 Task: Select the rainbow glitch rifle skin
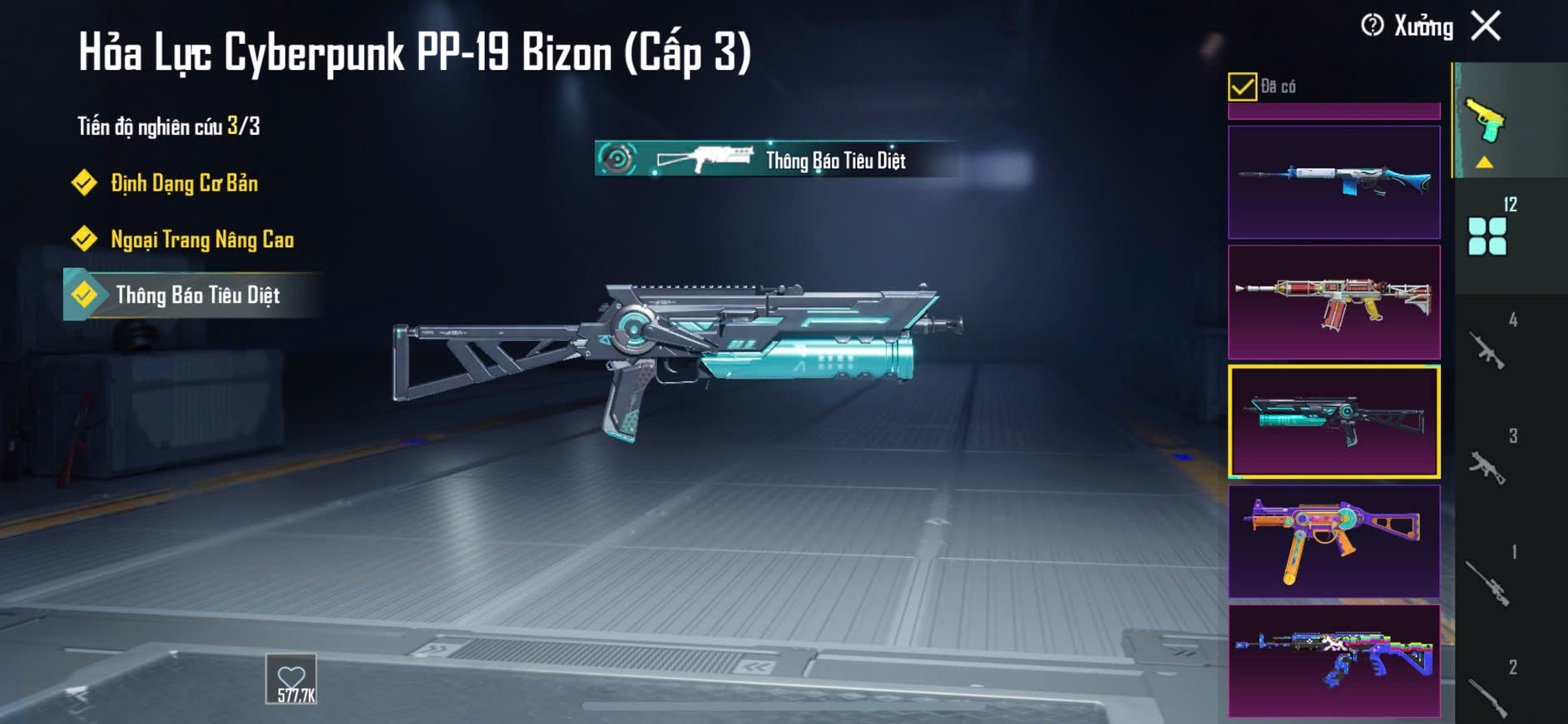click(x=1333, y=661)
